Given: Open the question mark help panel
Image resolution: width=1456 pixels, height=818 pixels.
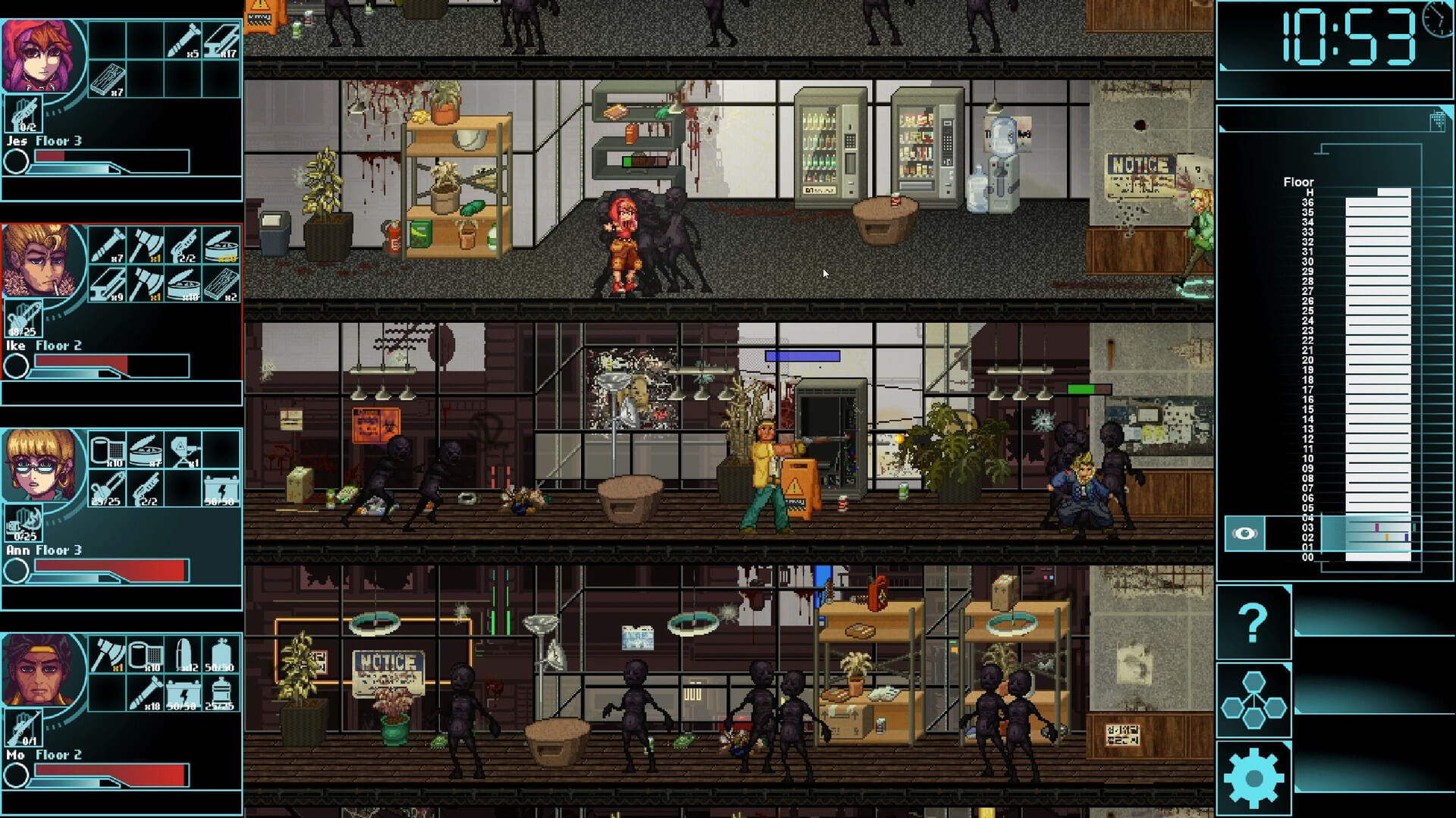Looking at the screenshot, I should pyautogui.click(x=1255, y=622).
